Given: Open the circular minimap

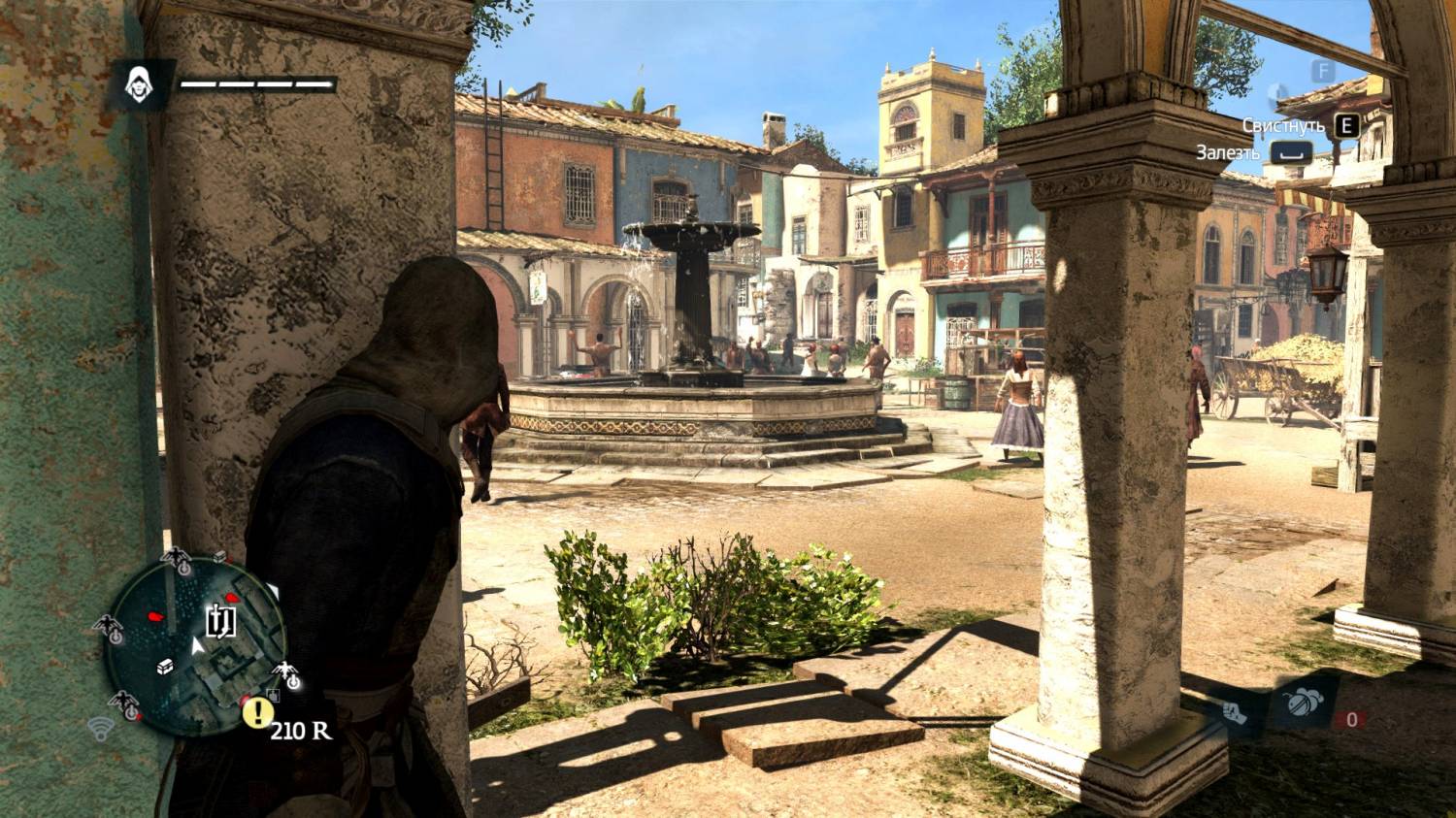Looking at the screenshot, I should tap(195, 641).
